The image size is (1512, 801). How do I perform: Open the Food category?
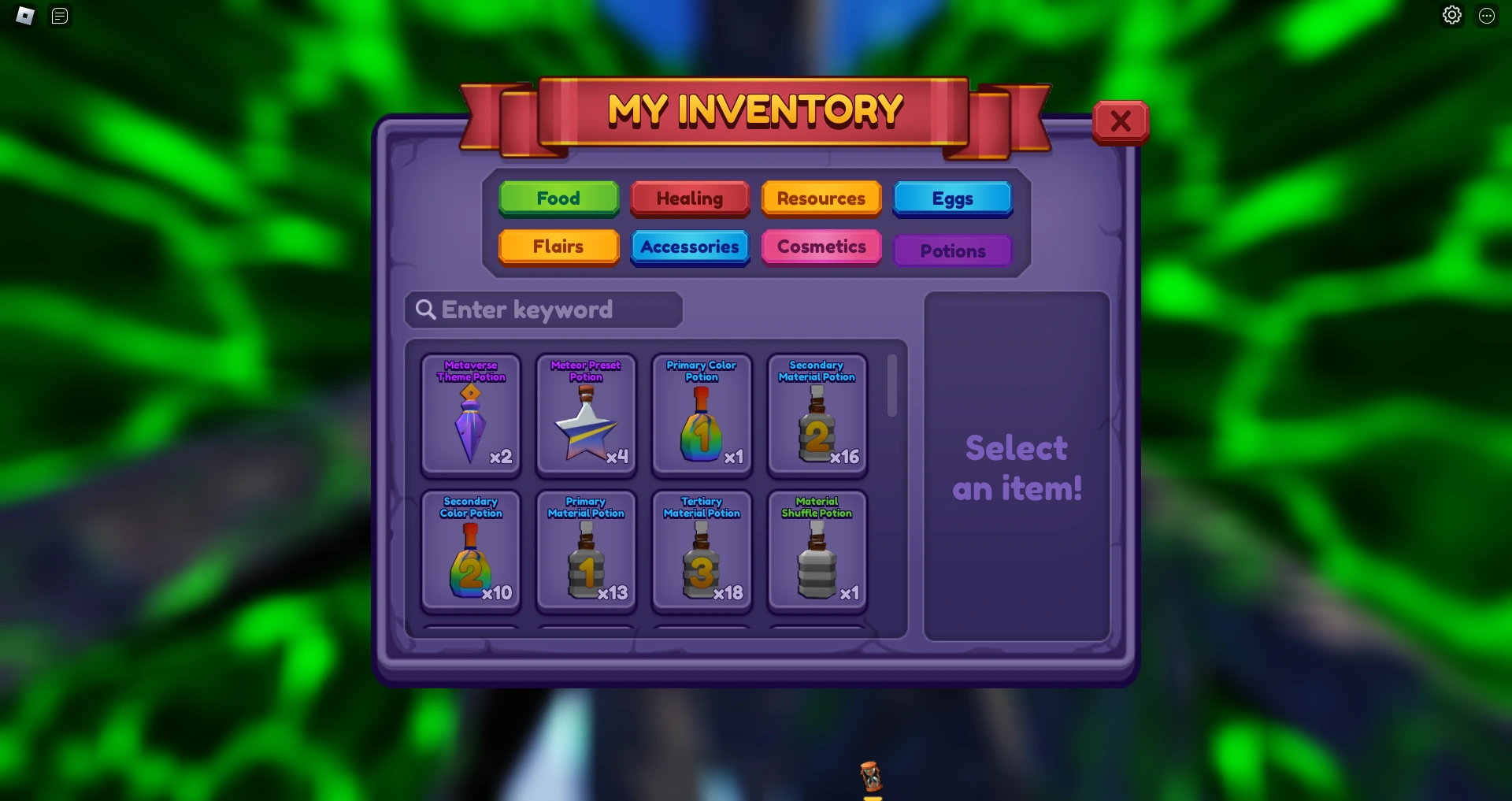click(558, 198)
